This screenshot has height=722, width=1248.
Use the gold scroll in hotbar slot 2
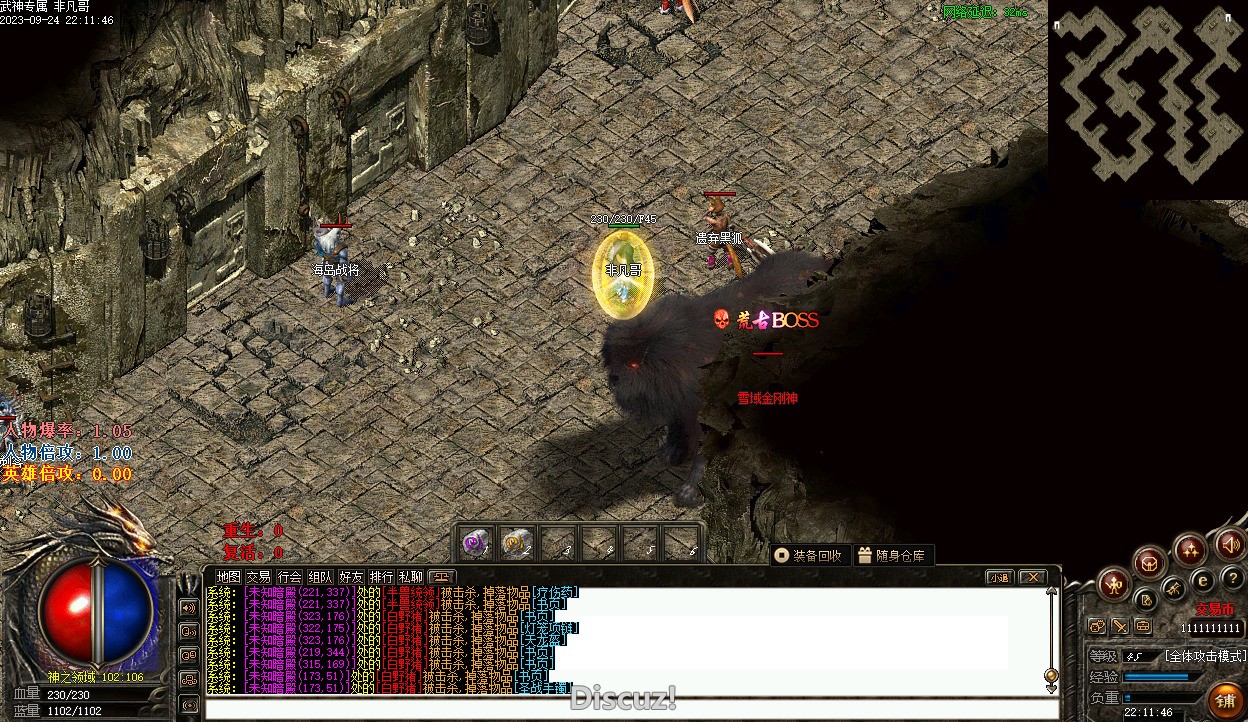(x=516, y=543)
